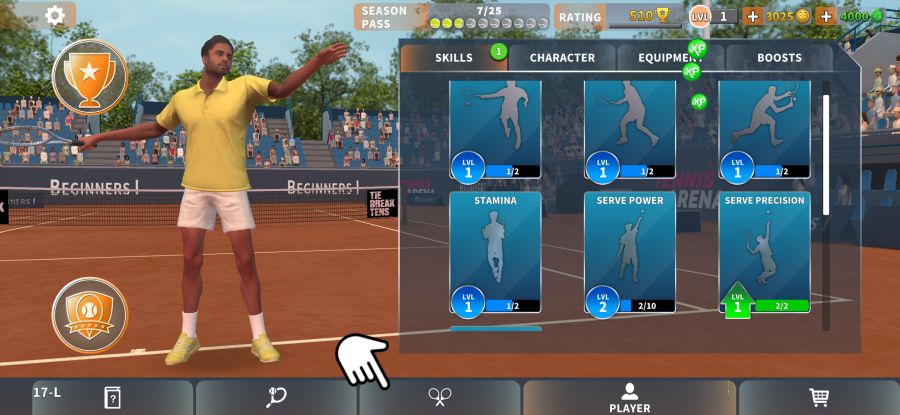
Task: Open the crossed rackets match tab
Action: pyautogui.click(x=439, y=397)
